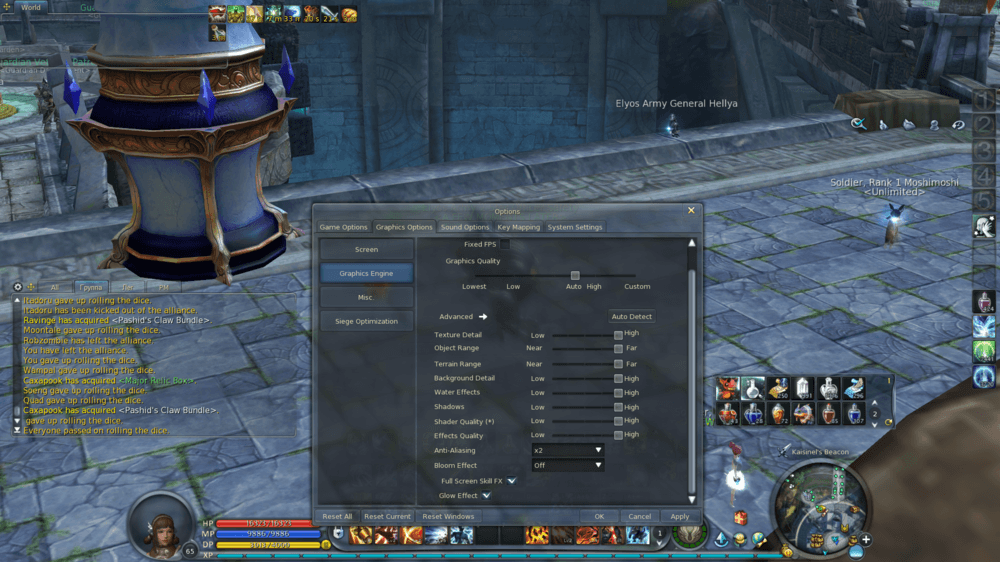
Task: Choose the Siege Optimization section
Action: [366, 321]
